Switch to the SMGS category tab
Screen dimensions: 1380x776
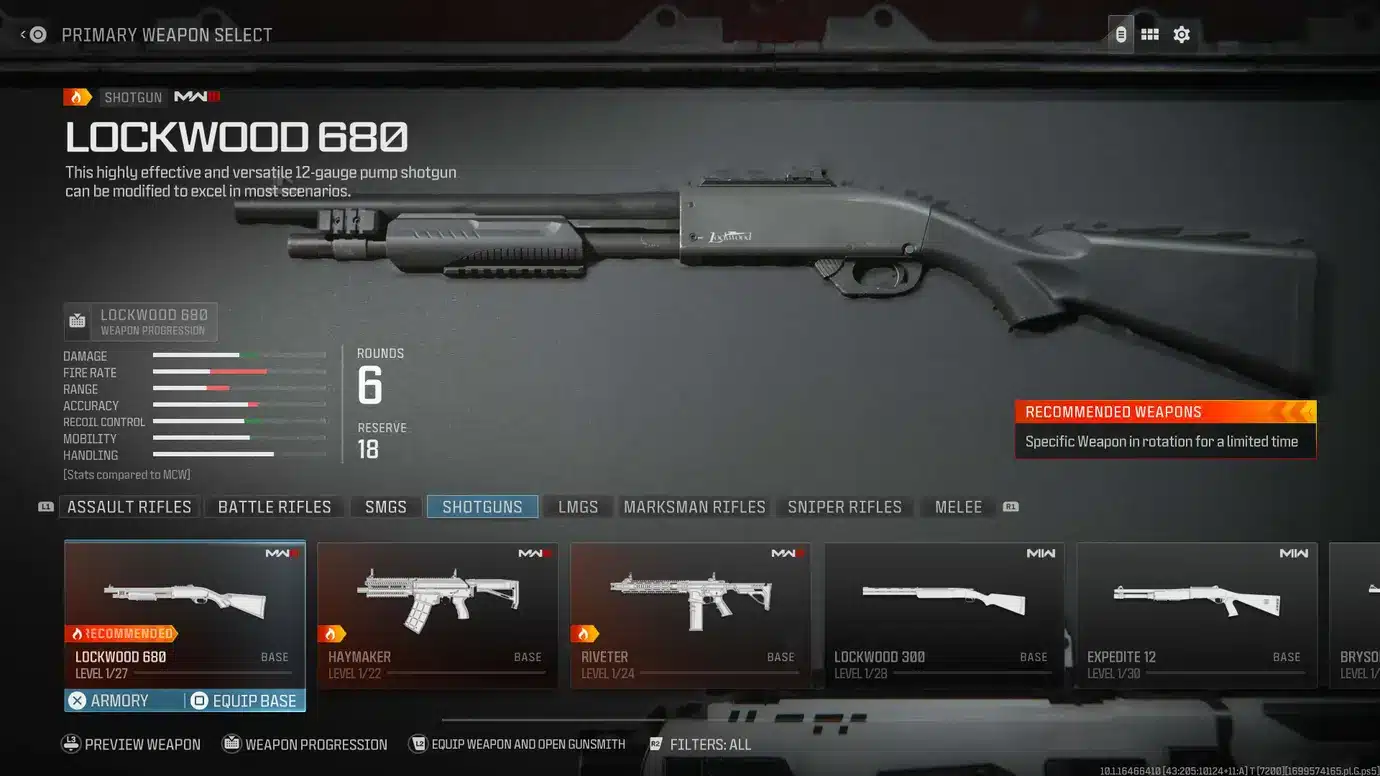click(x=385, y=506)
